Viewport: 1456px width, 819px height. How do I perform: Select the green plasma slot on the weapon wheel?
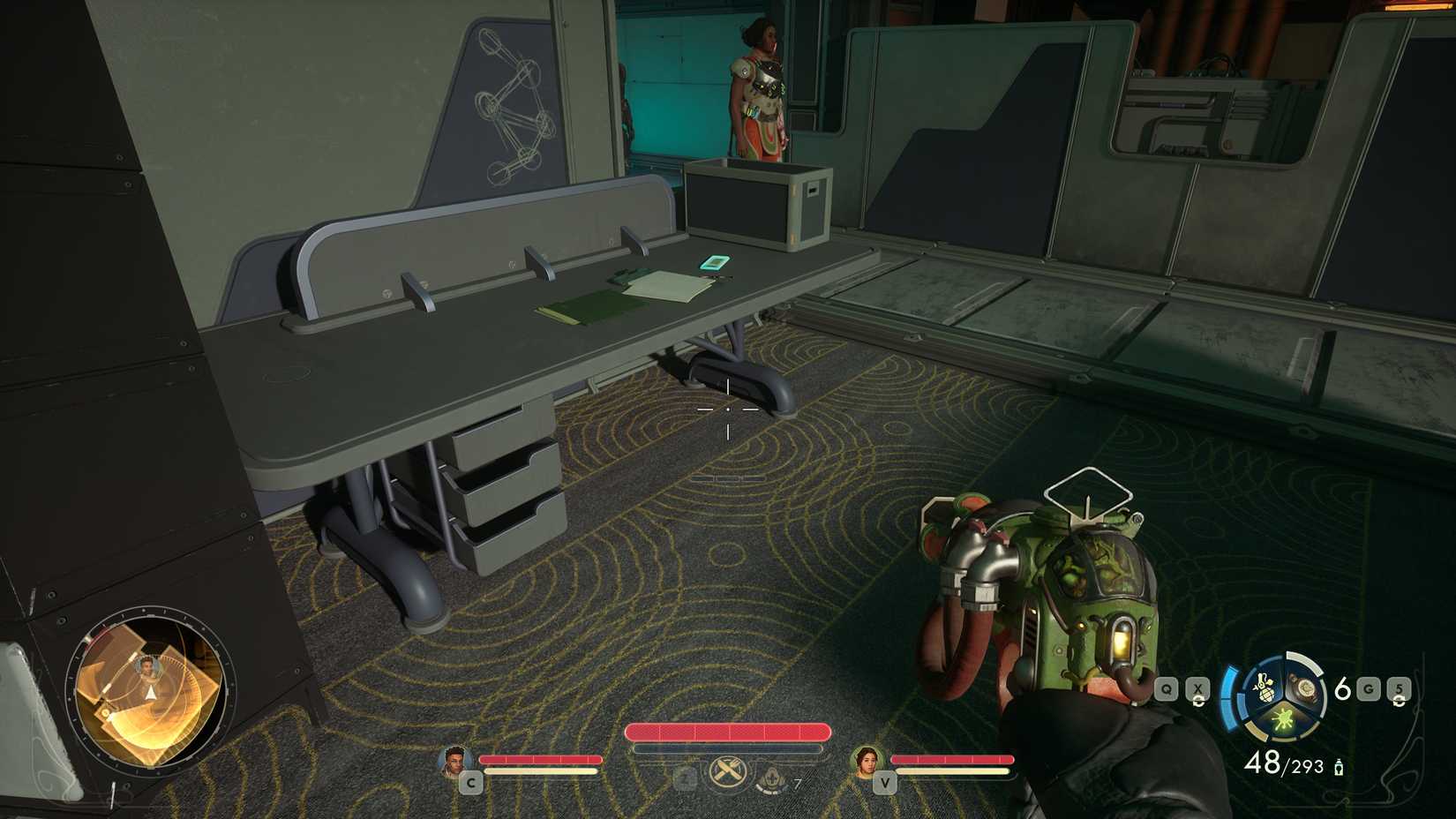1283,719
